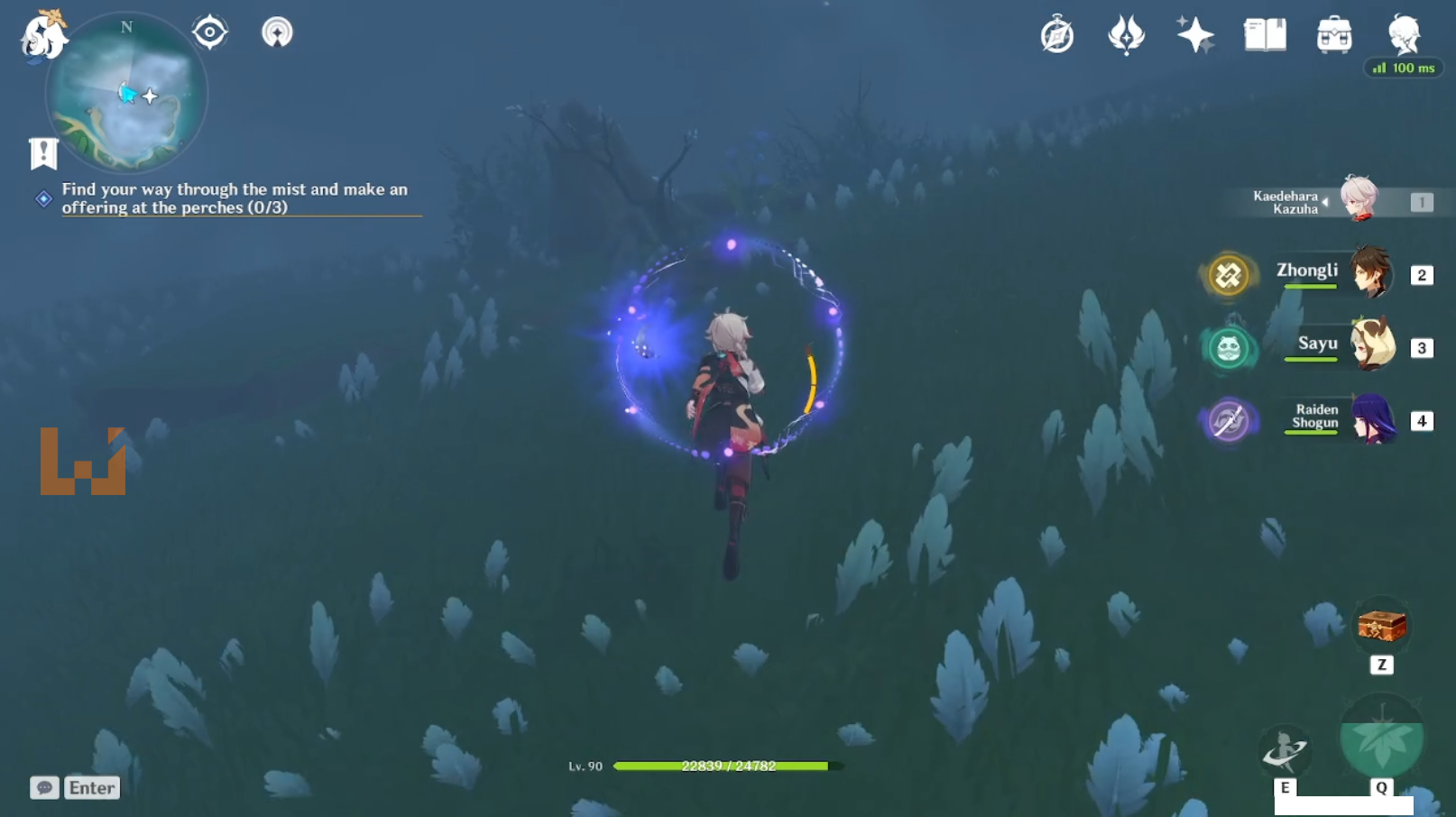Select the perches offering quest objective

[x=235, y=198]
